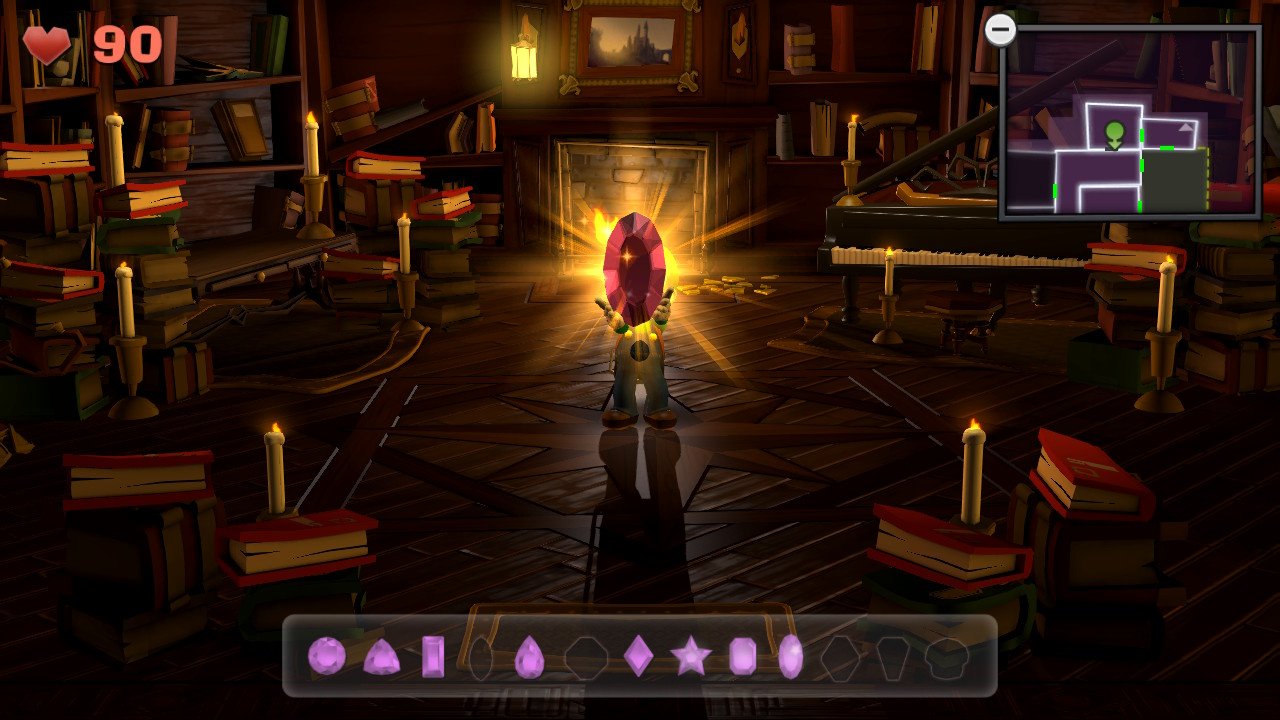The image size is (1280, 720).
Task: Click the heart health icon
Action: pyautogui.click(x=47, y=44)
